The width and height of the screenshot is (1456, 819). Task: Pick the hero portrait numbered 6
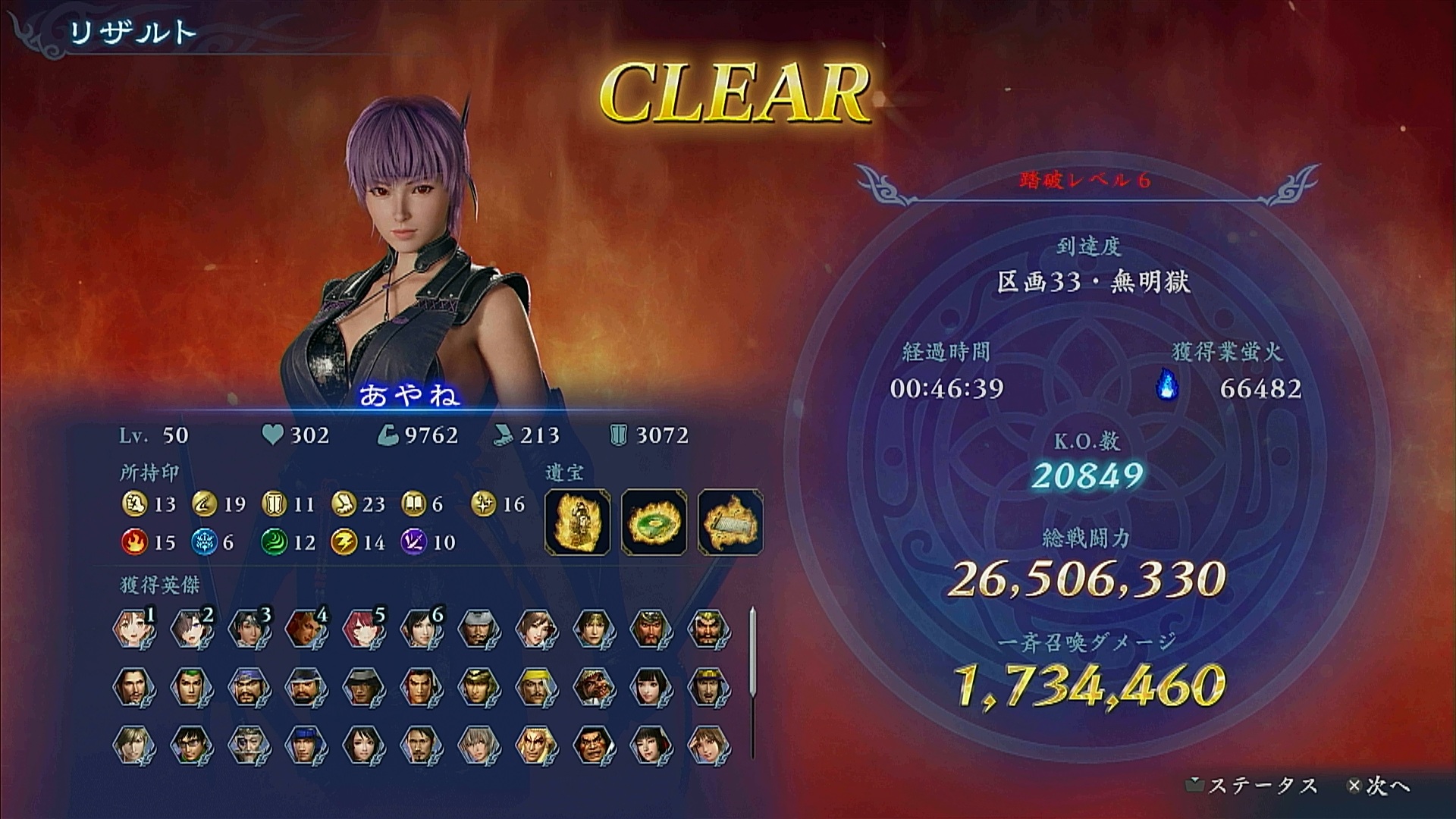coord(422,629)
